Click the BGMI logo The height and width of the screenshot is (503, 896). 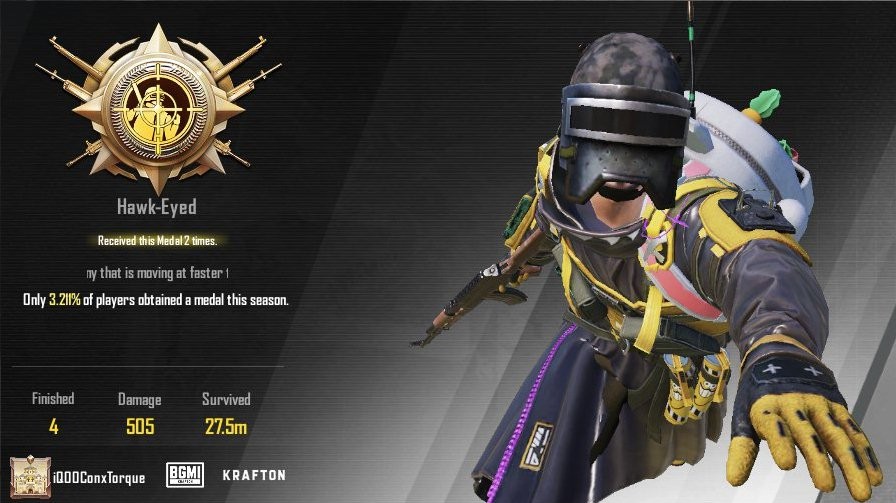(185, 474)
